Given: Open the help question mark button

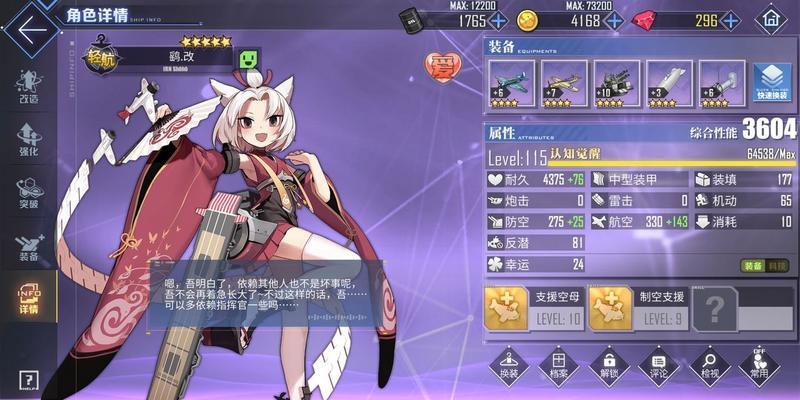Looking at the screenshot, I should (28, 381).
